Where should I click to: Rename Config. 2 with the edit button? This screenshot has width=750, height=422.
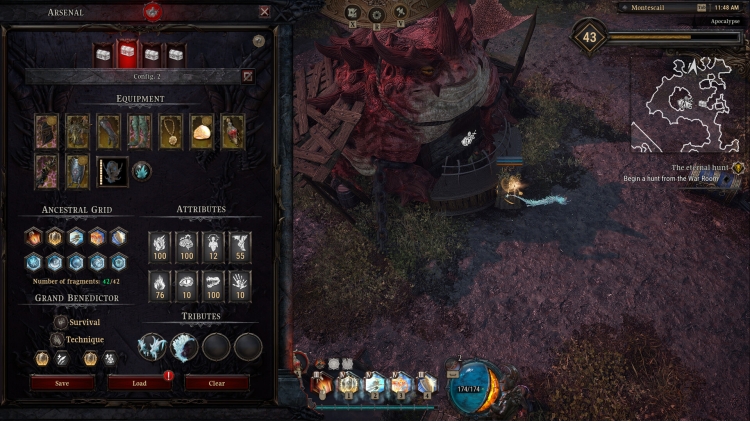[x=247, y=75]
